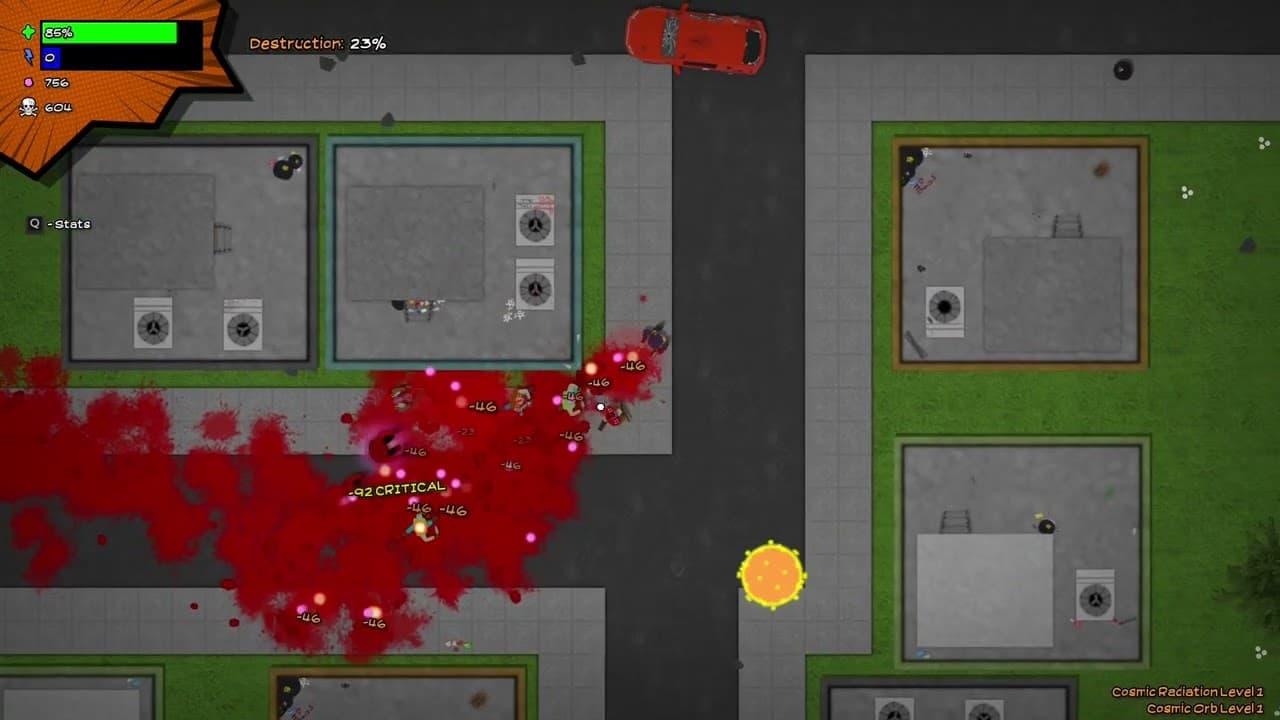The width and height of the screenshot is (1280, 720).
Task: Click the glowing orange Cosmic Orb on the road
Action: click(773, 574)
